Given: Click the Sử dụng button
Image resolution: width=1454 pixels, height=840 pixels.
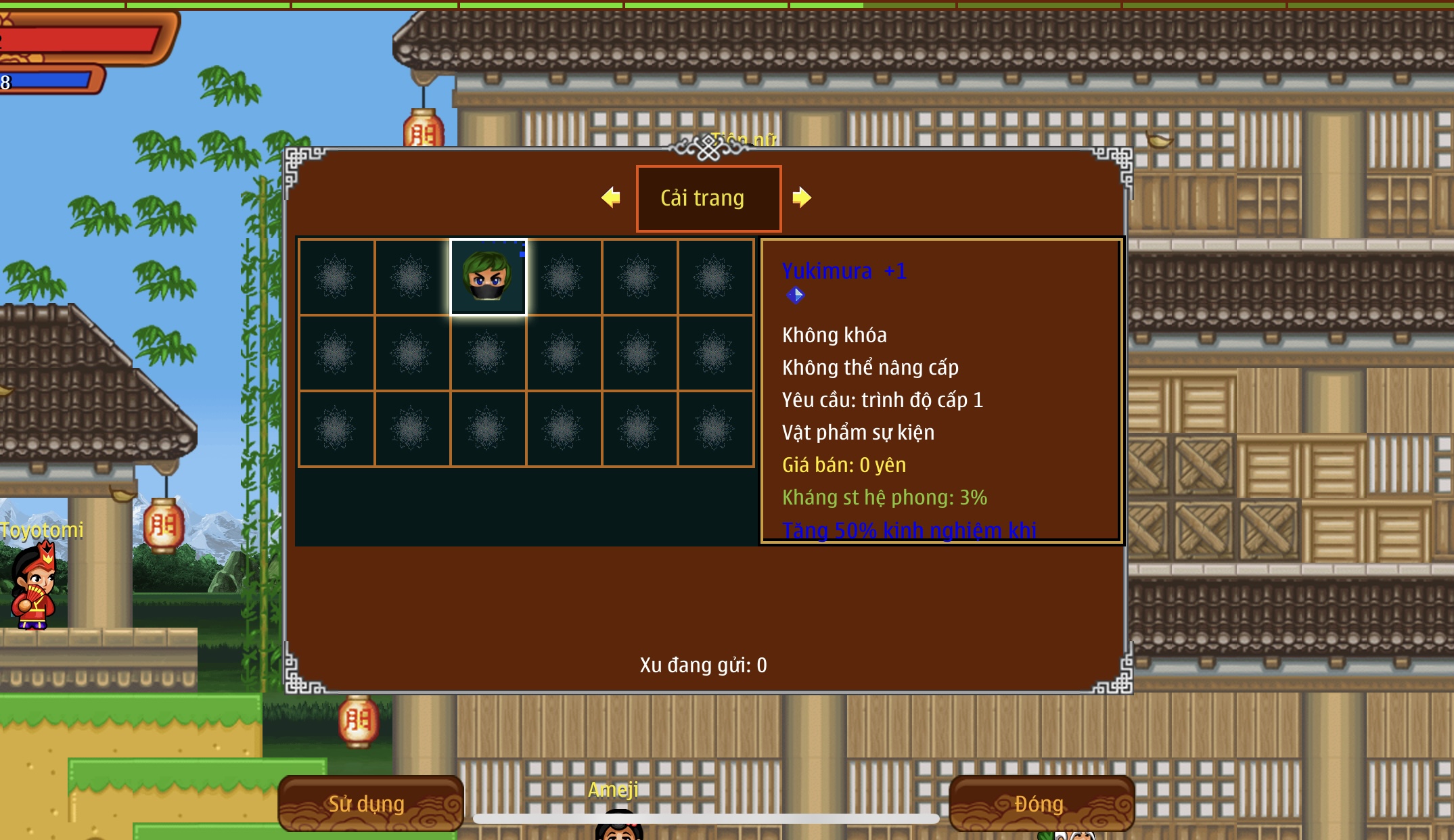Looking at the screenshot, I should [x=369, y=803].
